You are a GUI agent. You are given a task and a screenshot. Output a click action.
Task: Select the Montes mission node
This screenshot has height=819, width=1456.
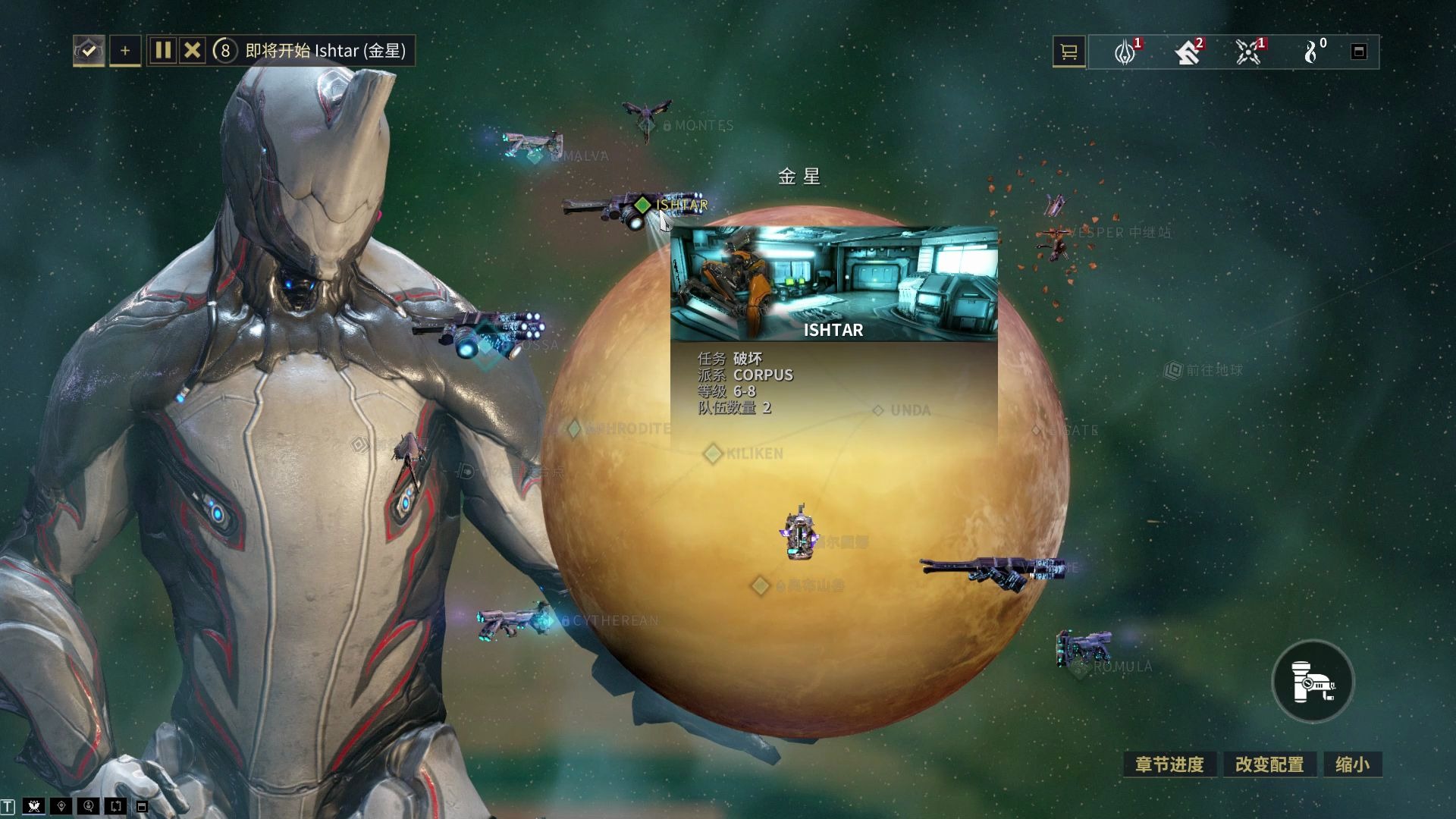tap(667, 126)
